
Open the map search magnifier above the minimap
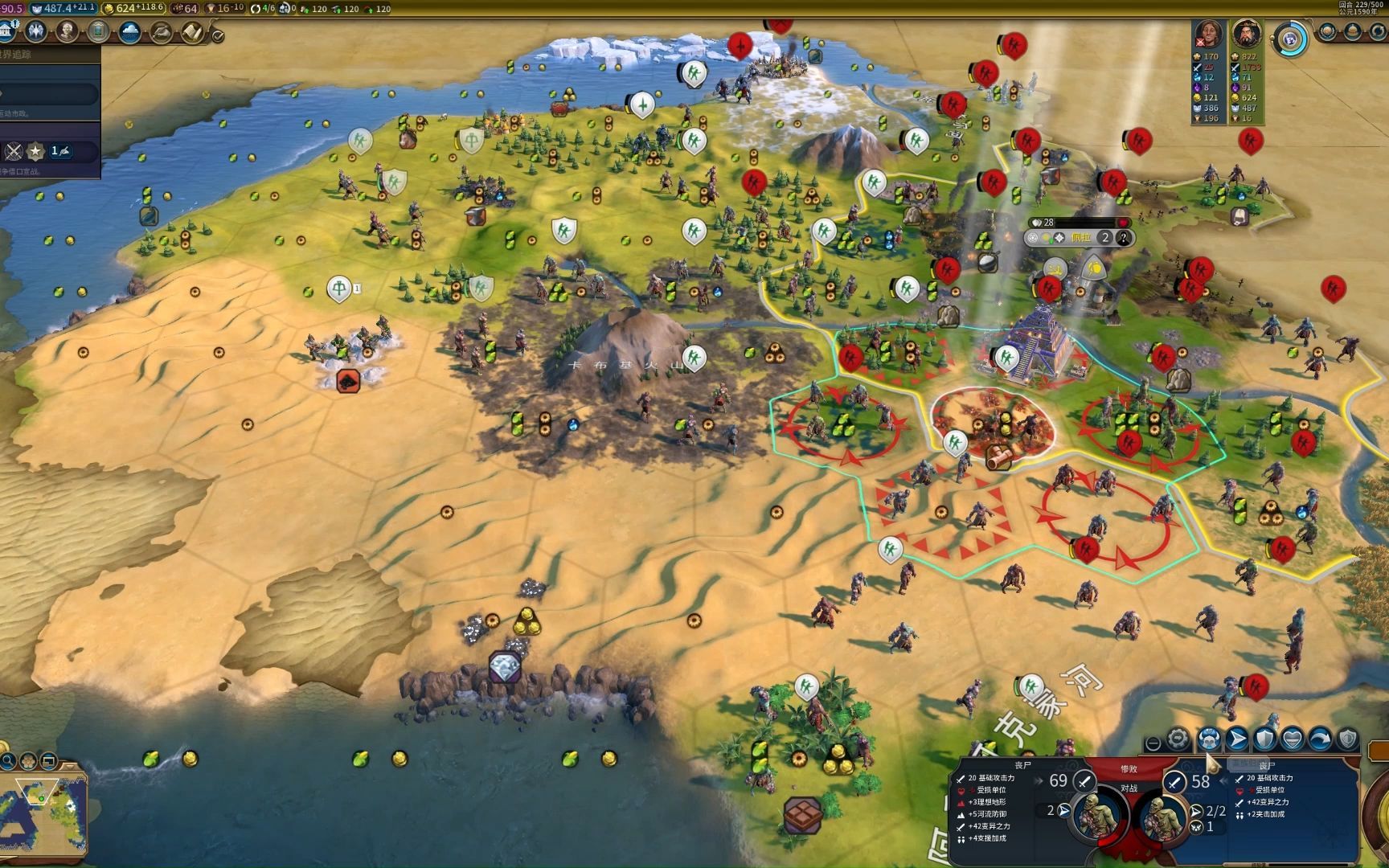pyautogui.click(x=8, y=760)
